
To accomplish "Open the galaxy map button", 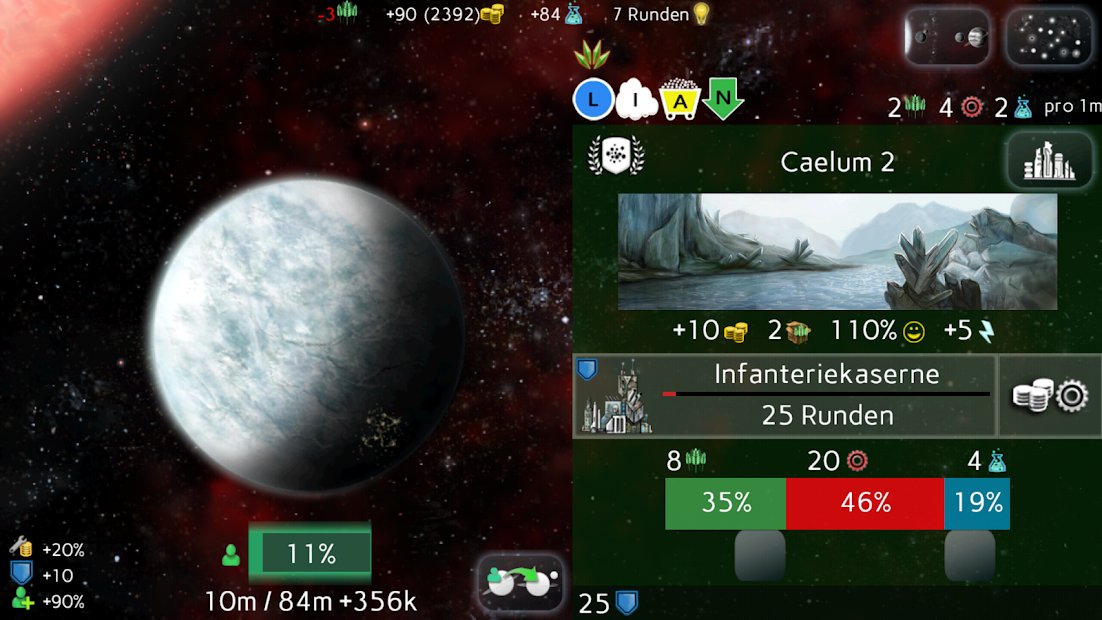I will (x=1048, y=38).
